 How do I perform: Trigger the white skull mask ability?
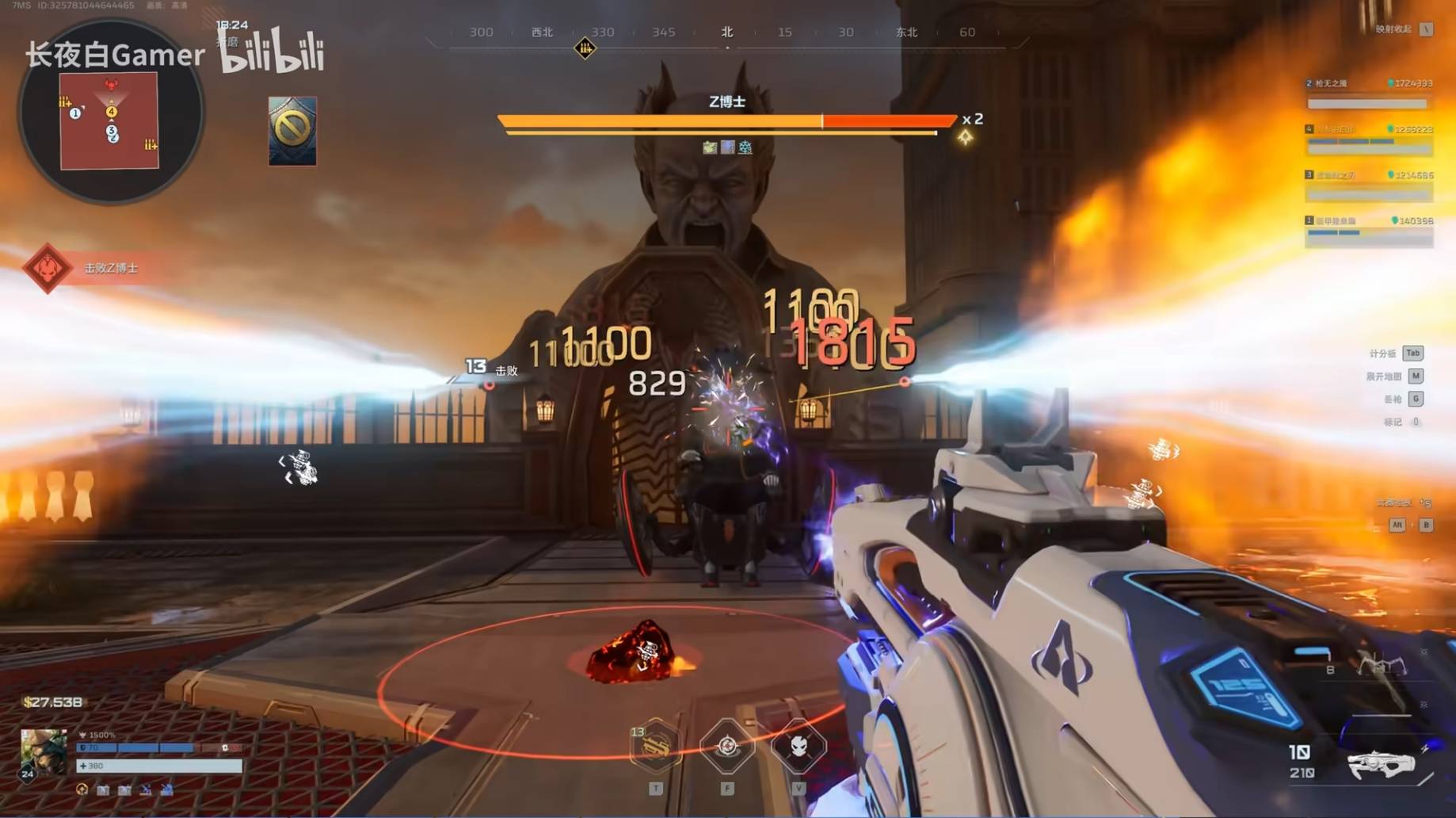tap(799, 747)
